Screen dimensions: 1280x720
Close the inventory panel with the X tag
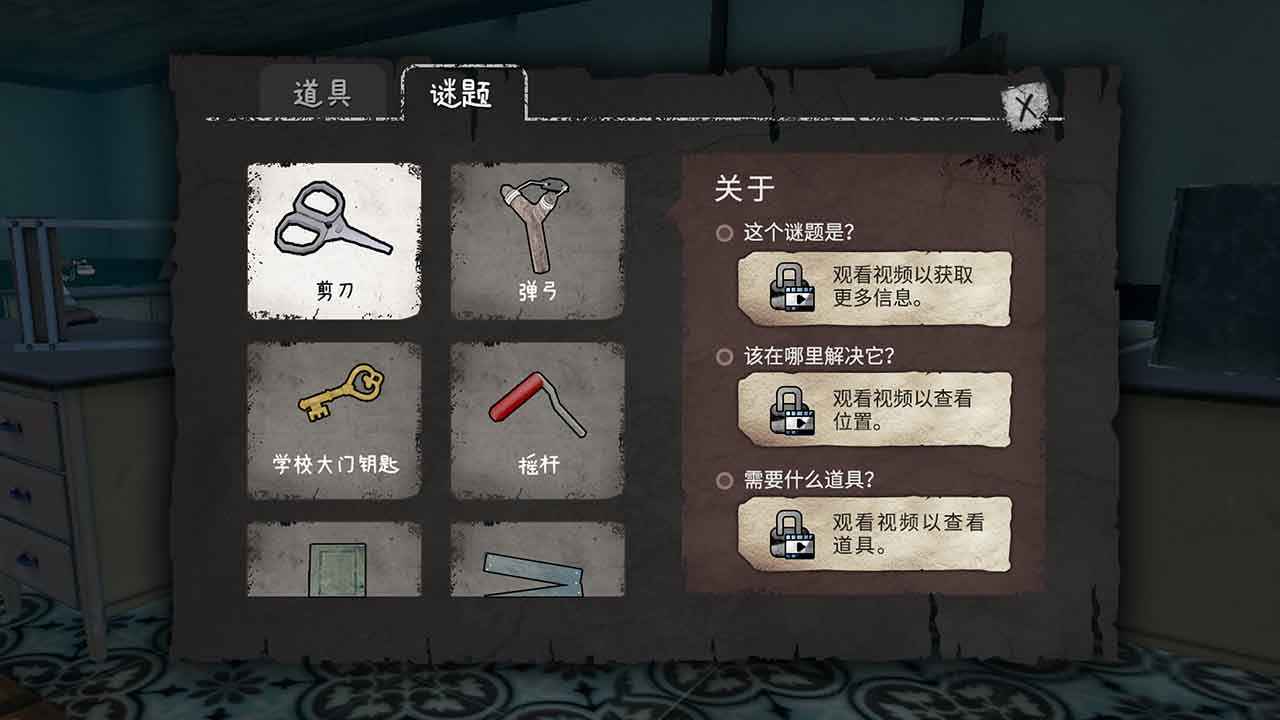[1024, 107]
